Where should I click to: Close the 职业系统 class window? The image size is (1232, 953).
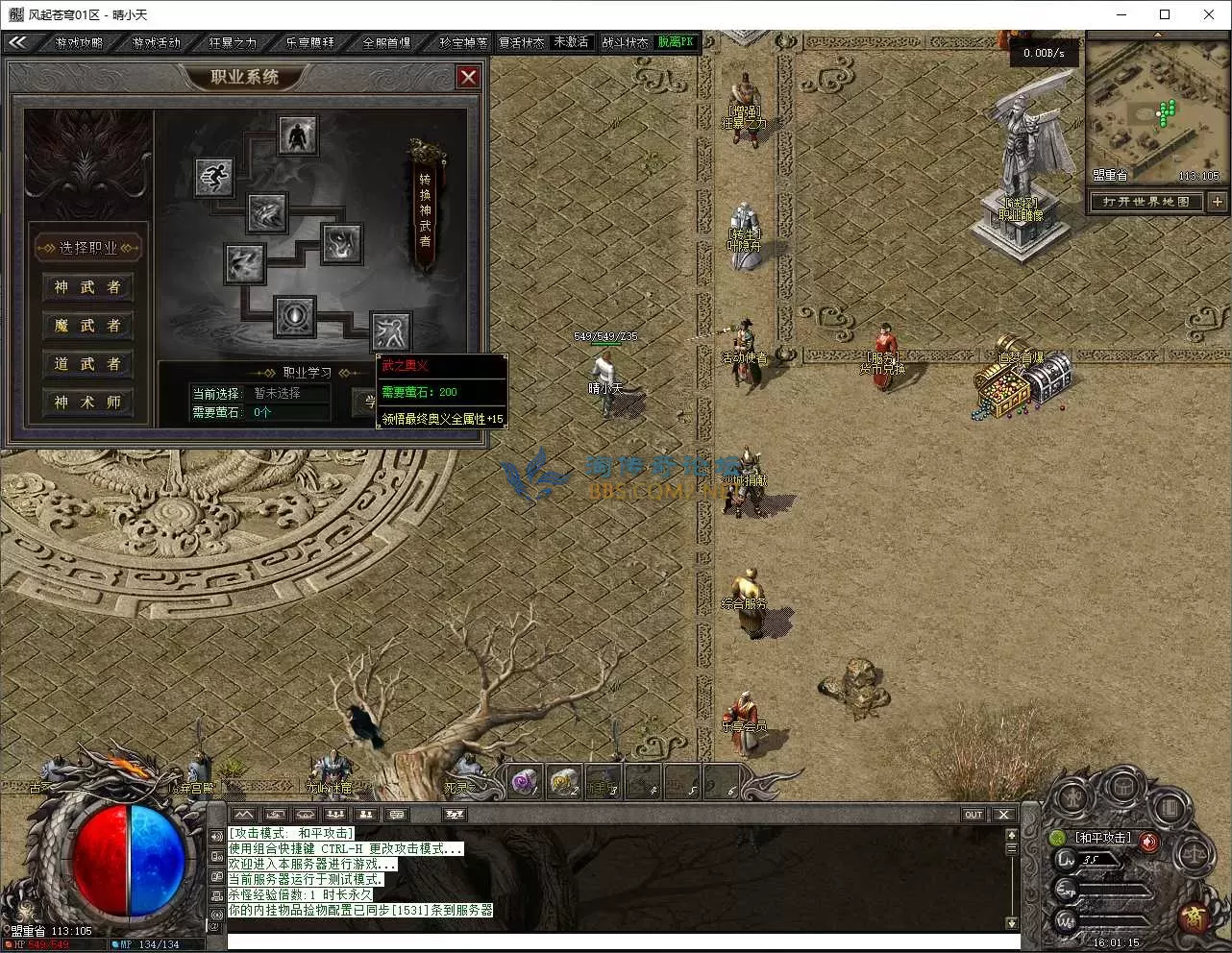468,77
